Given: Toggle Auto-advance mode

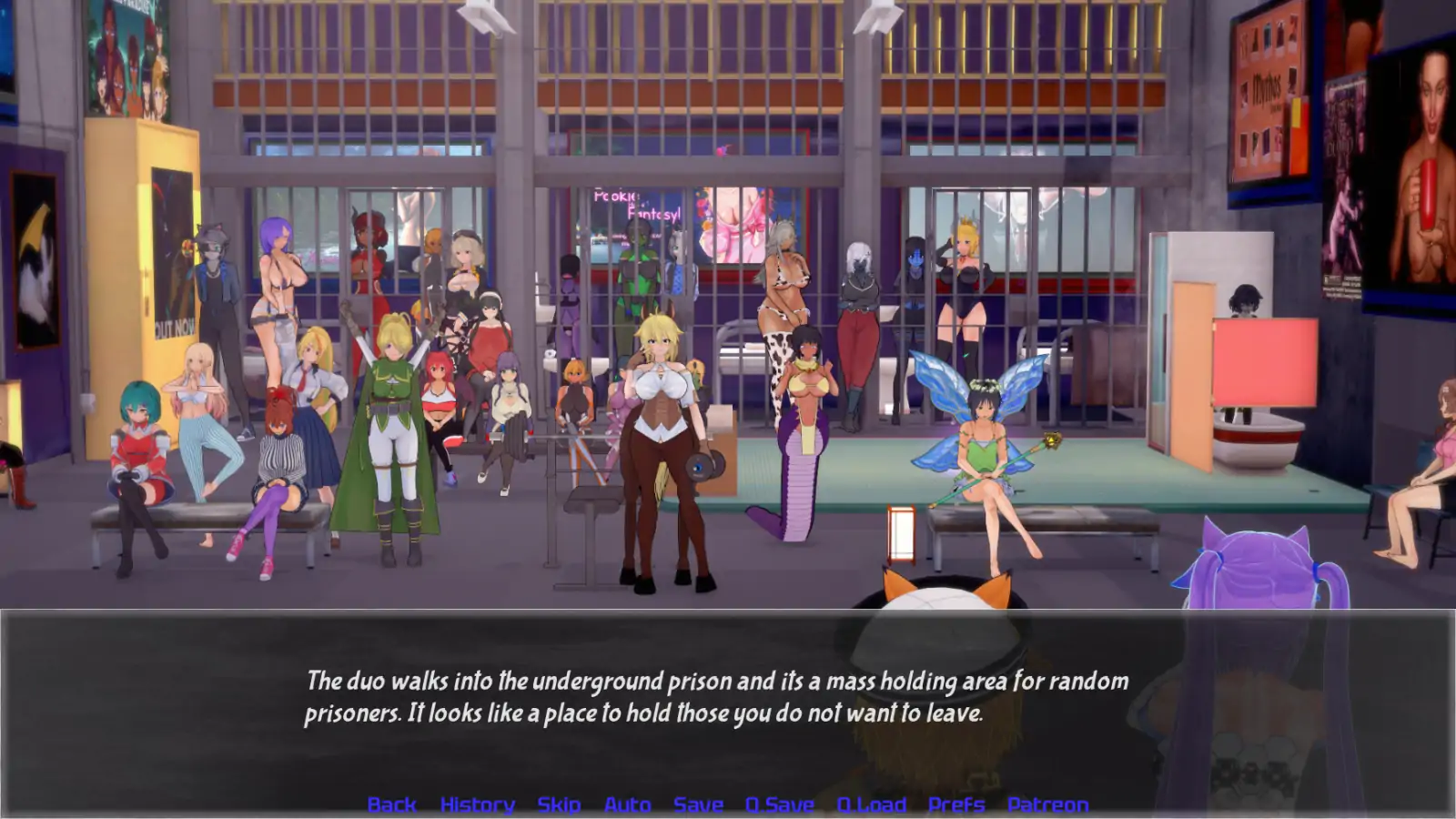Looking at the screenshot, I should [627, 804].
